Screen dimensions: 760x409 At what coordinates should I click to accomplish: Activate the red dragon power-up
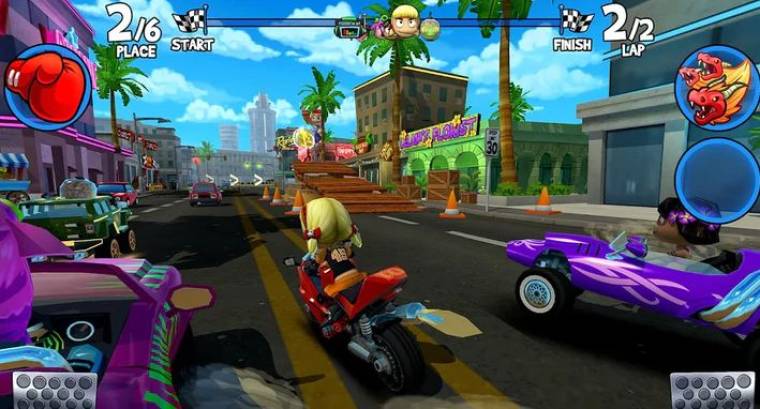pos(715,88)
